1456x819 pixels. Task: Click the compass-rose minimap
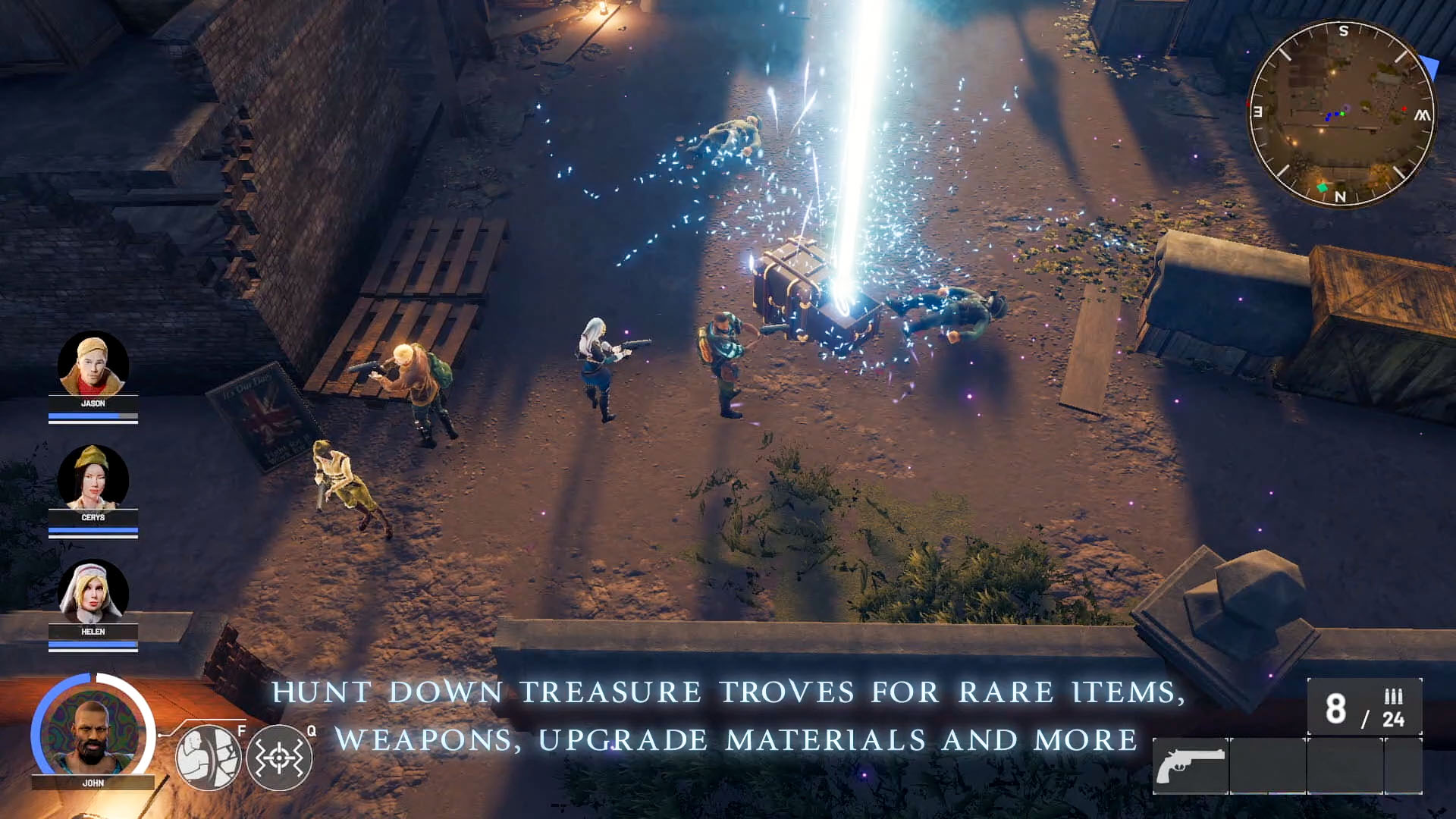(x=1341, y=114)
